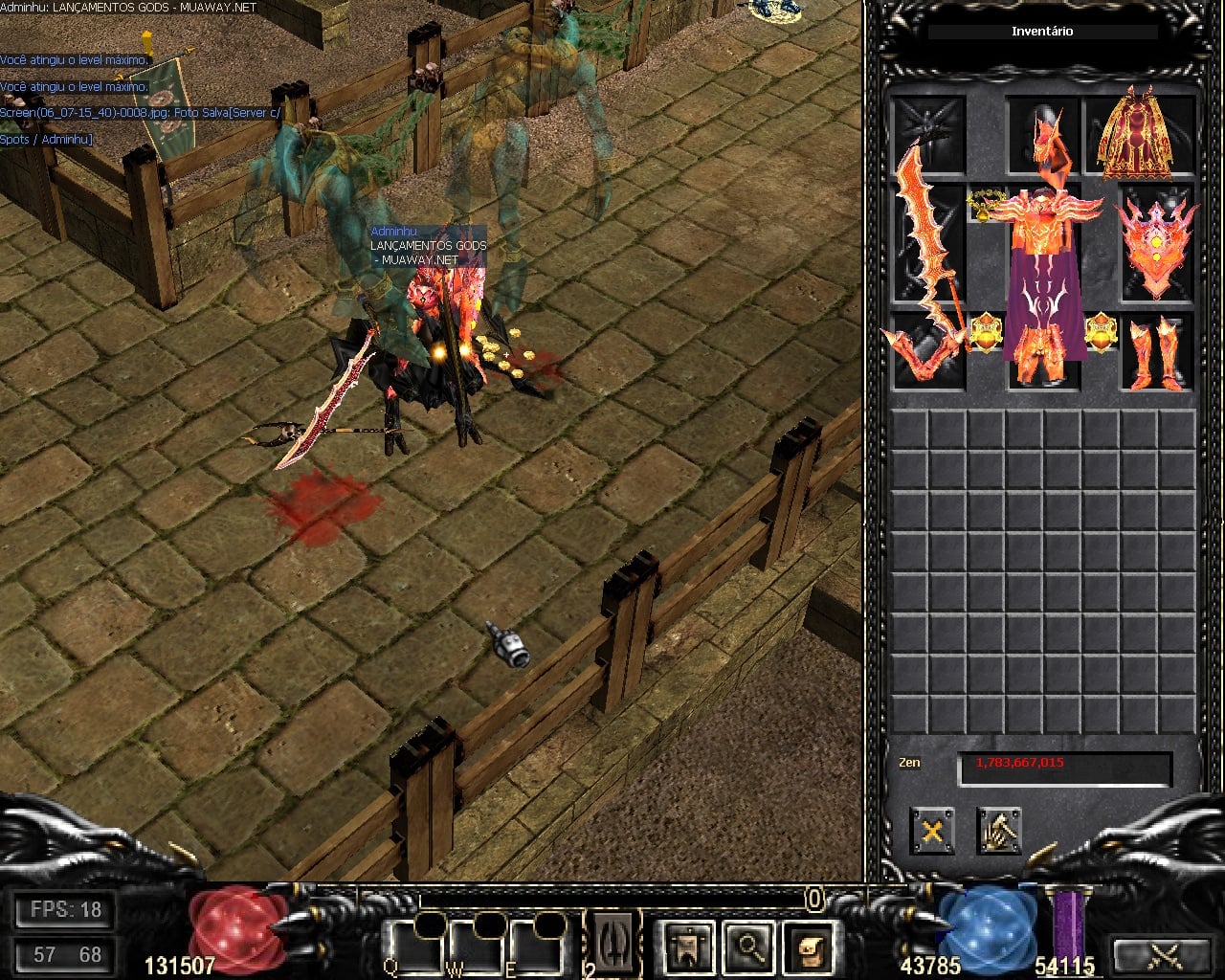Screen dimensions: 1225x980
Task: Select the red and gold wings slot
Action: [x=1139, y=136]
